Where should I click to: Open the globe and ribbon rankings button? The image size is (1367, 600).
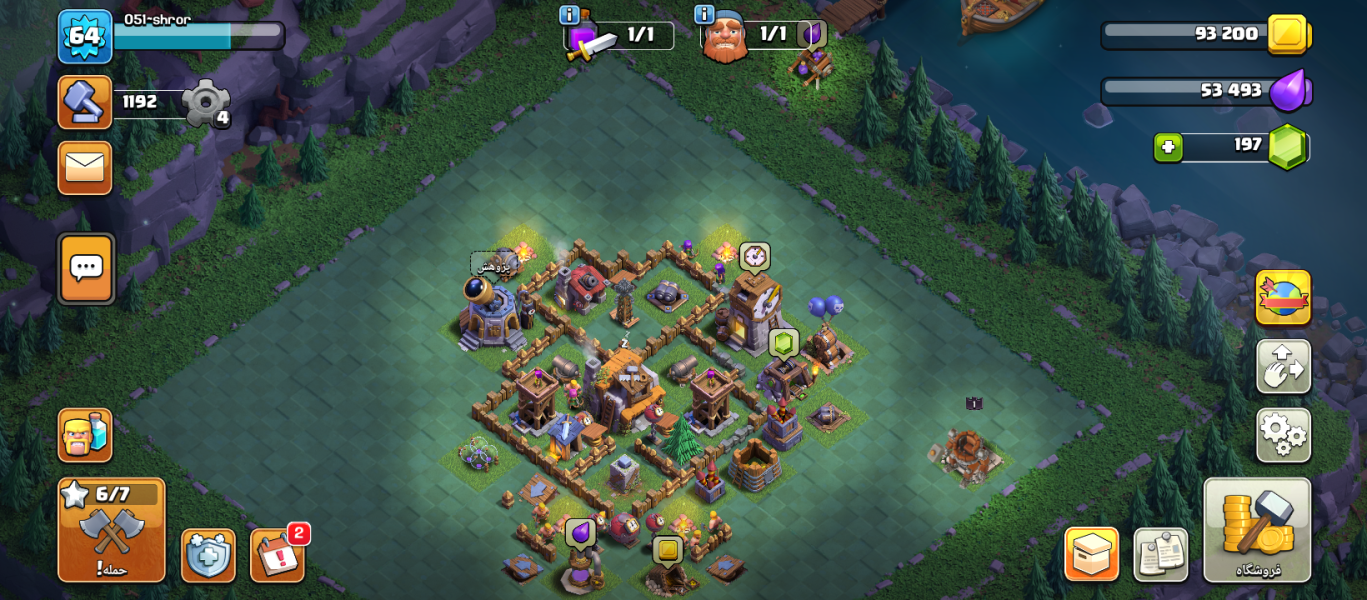point(1283,297)
